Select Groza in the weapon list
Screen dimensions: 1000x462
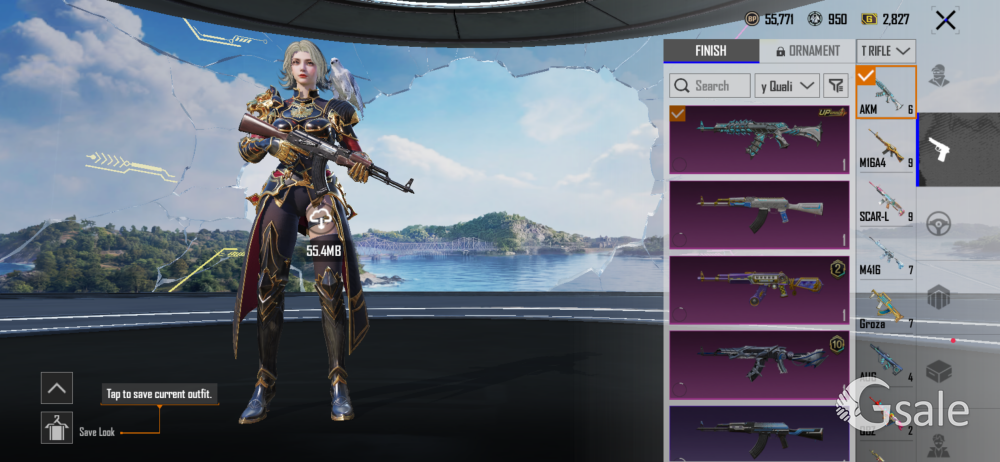[886, 308]
